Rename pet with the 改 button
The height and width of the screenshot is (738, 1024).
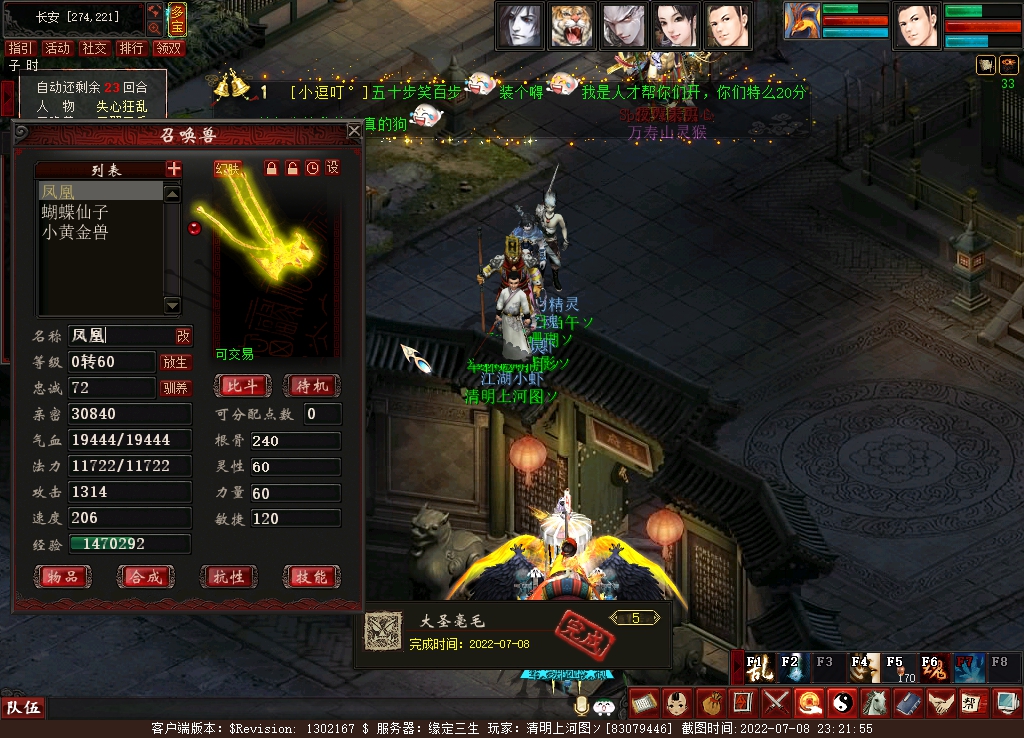coord(183,336)
